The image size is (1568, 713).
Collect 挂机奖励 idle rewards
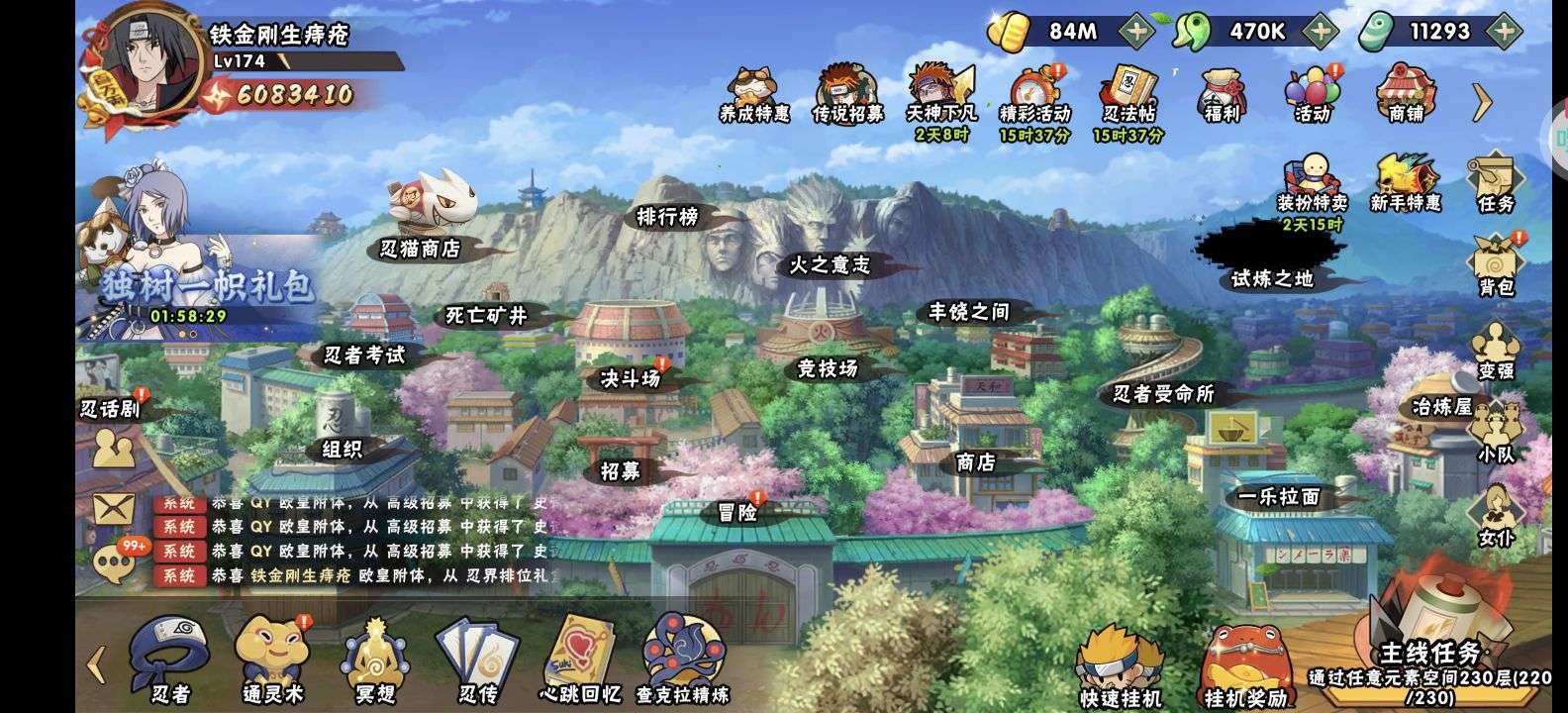tap(1245, 665)
